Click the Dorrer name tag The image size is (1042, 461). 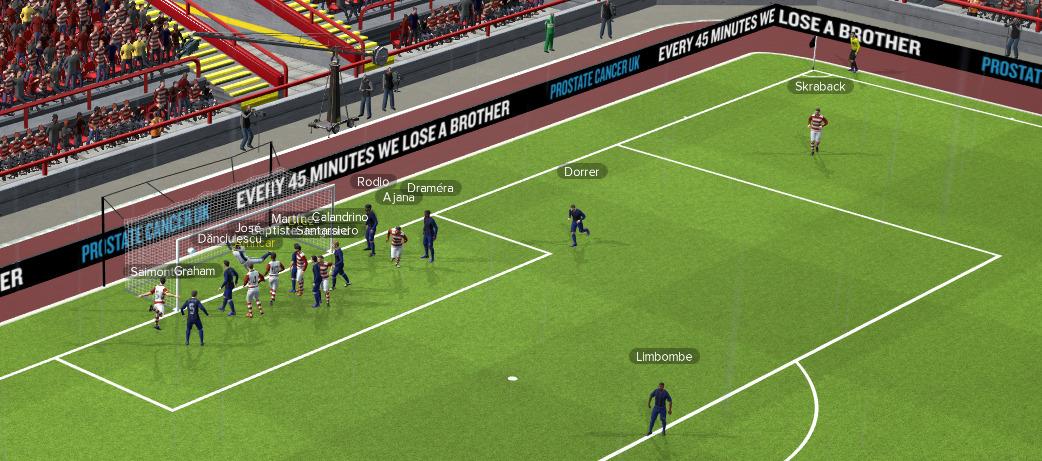click(581, 172)
